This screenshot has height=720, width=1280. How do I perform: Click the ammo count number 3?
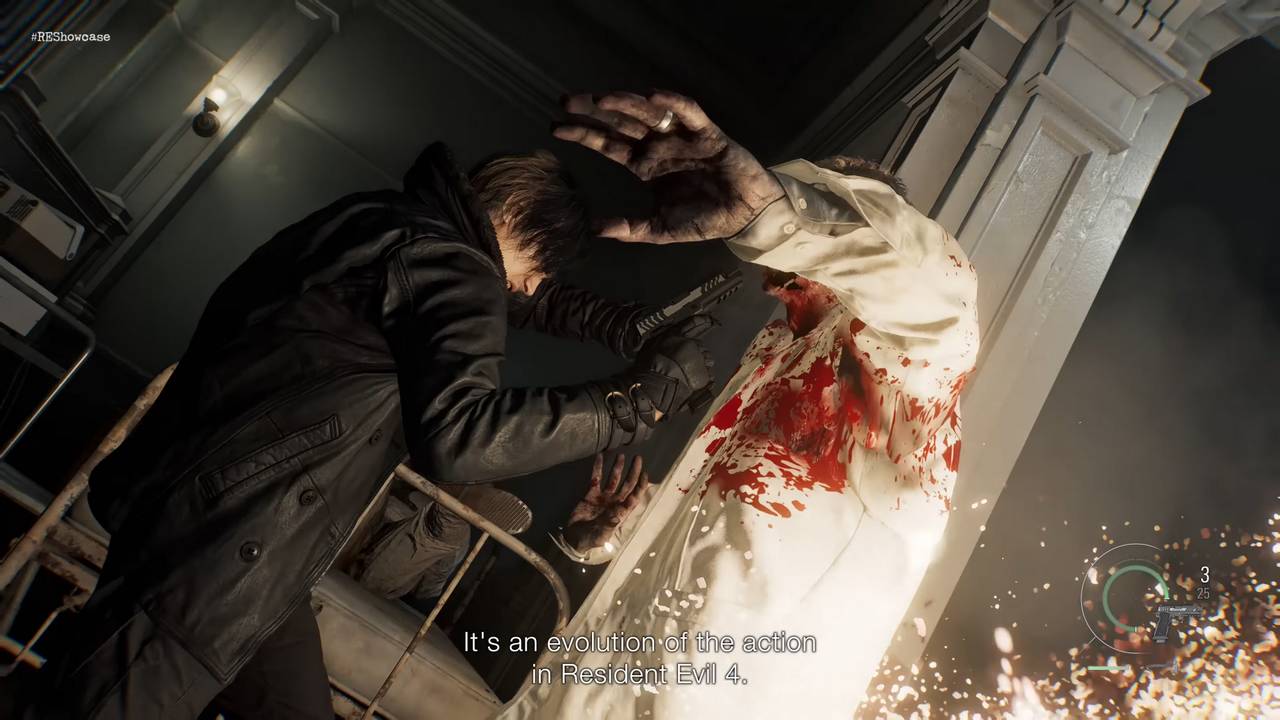coord(1204,574)
